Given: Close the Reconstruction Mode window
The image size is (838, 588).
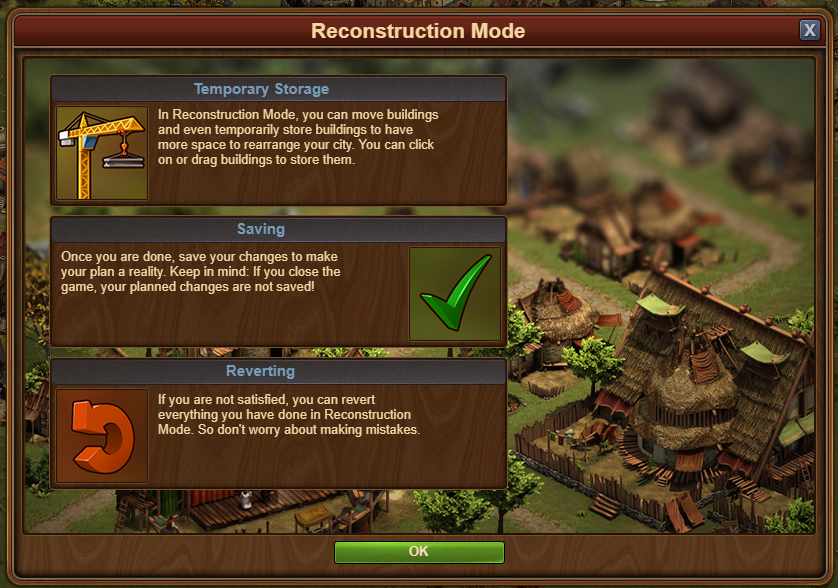Looking at the screenshot, I should [x=809, y=30].
